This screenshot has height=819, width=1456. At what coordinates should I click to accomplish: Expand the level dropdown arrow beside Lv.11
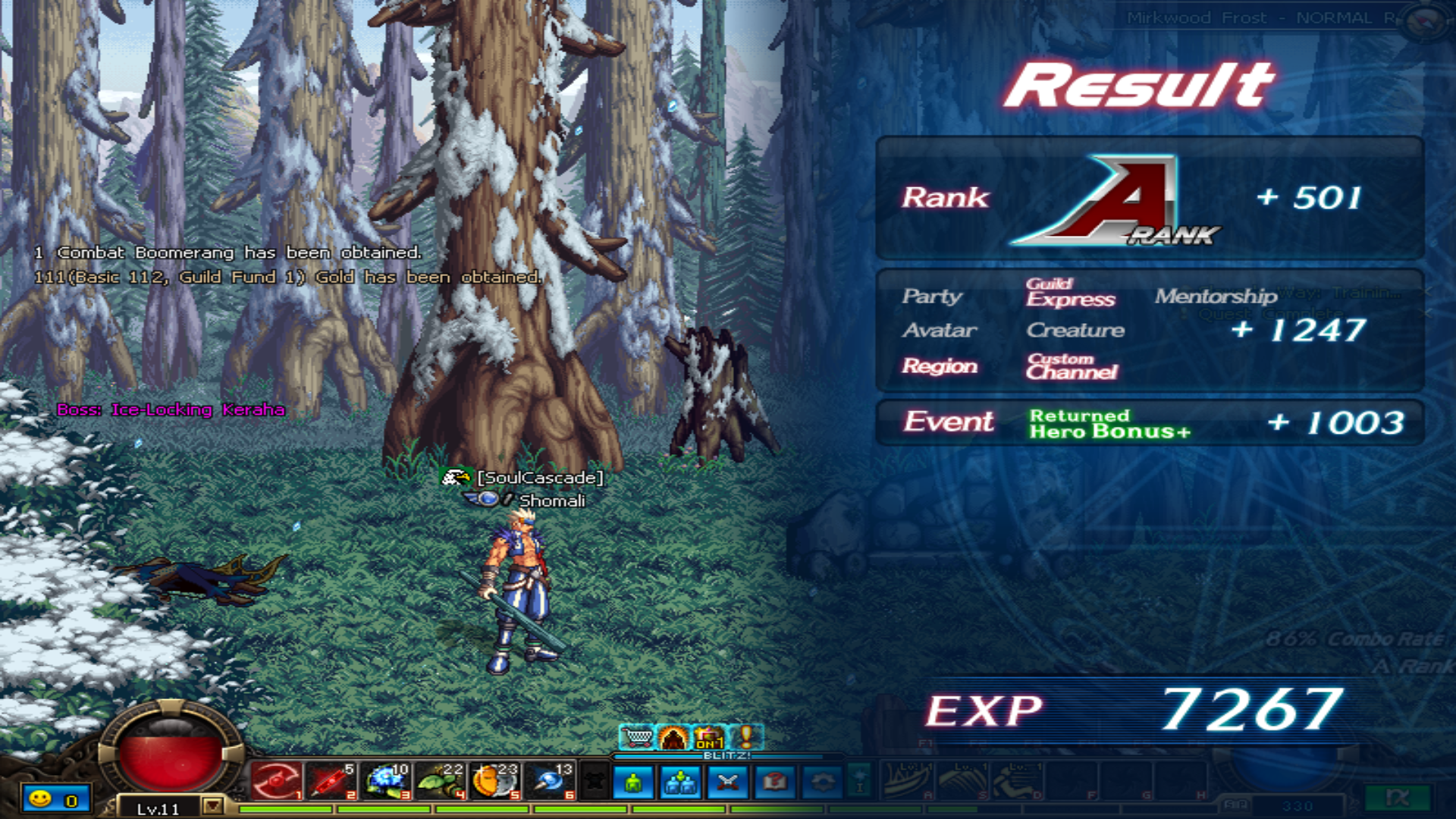click(x=213, y=805)
